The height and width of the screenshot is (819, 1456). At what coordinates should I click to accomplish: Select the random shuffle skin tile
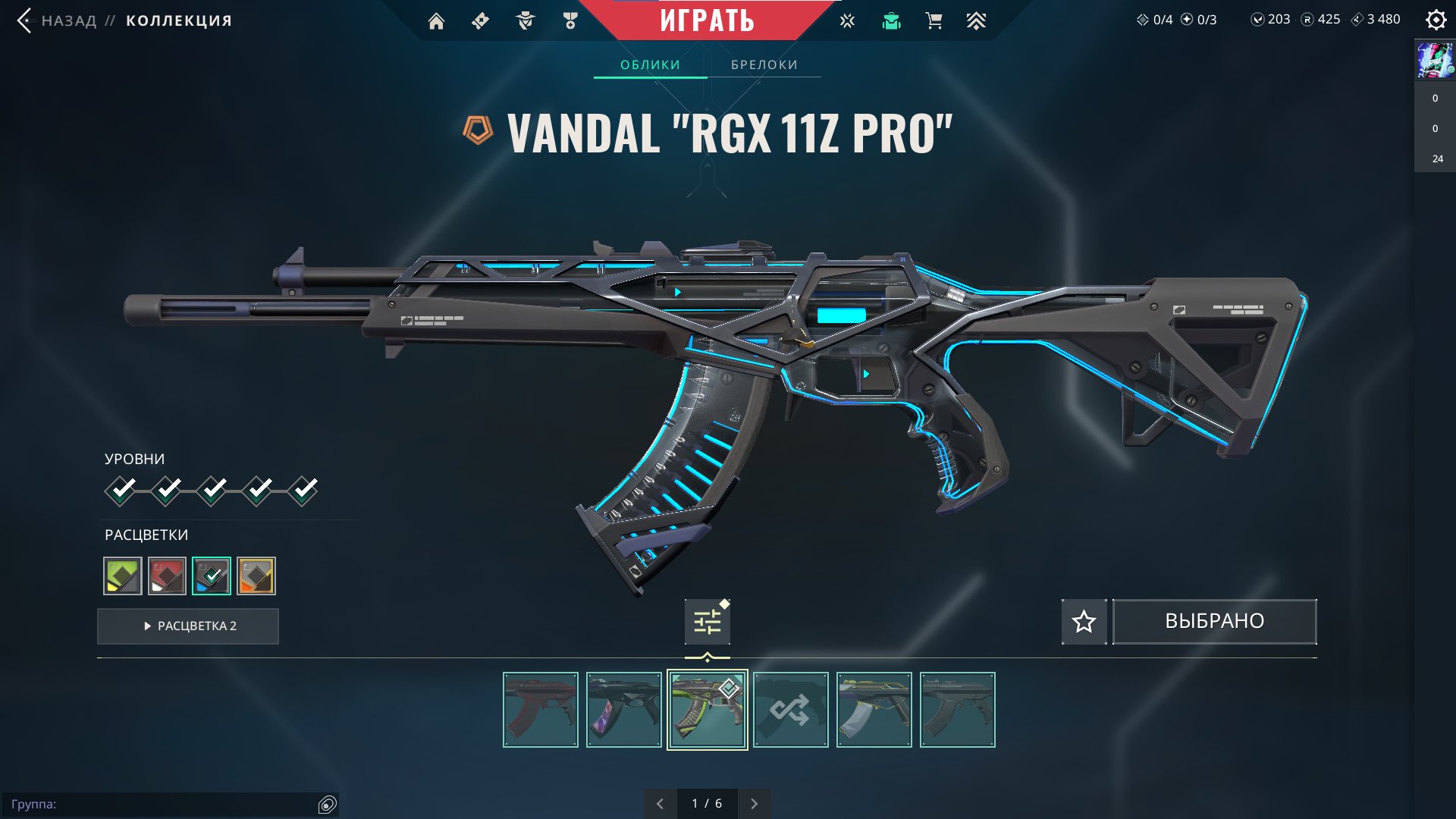pos(790,711)
